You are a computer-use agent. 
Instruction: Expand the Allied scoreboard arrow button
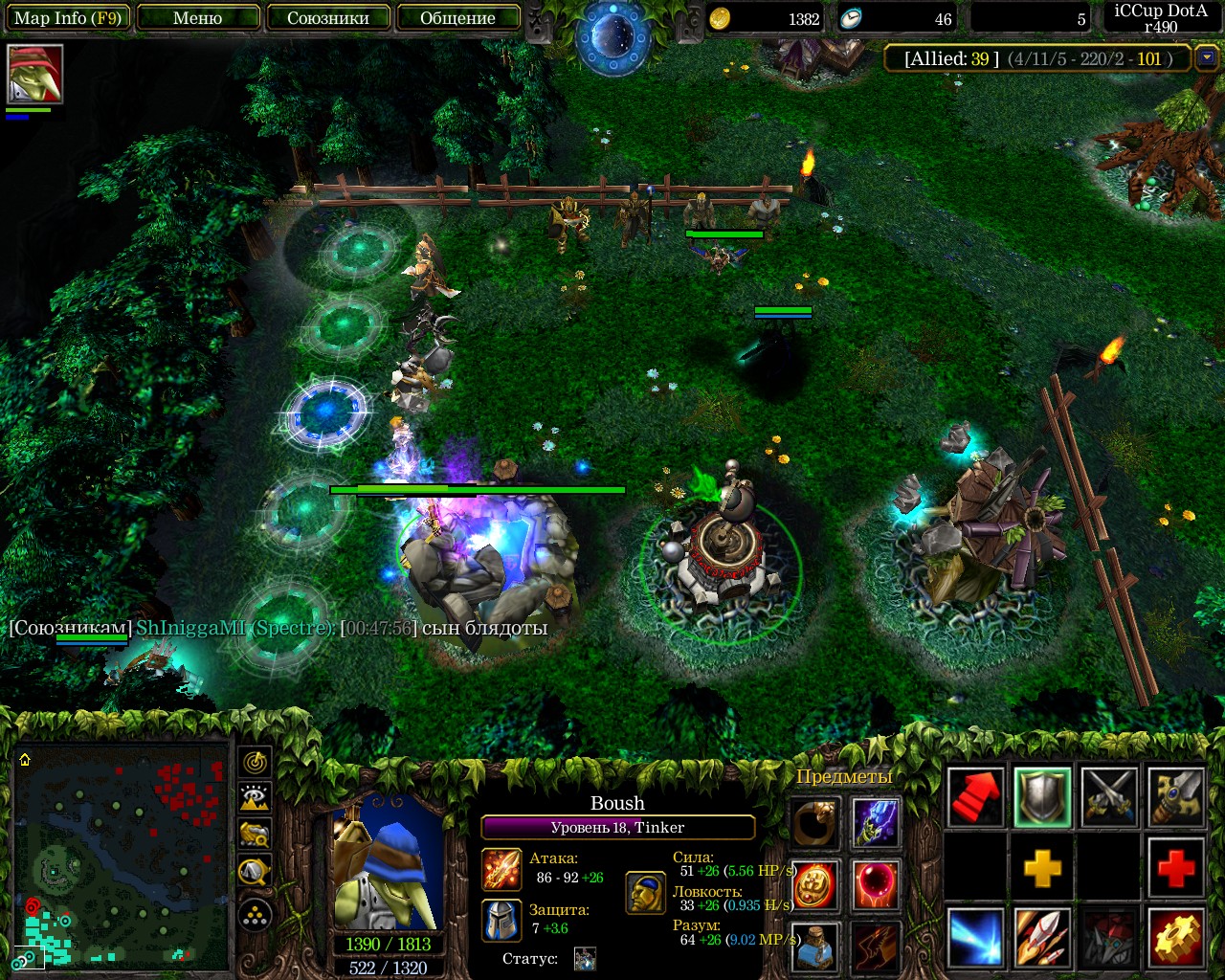1206,58
